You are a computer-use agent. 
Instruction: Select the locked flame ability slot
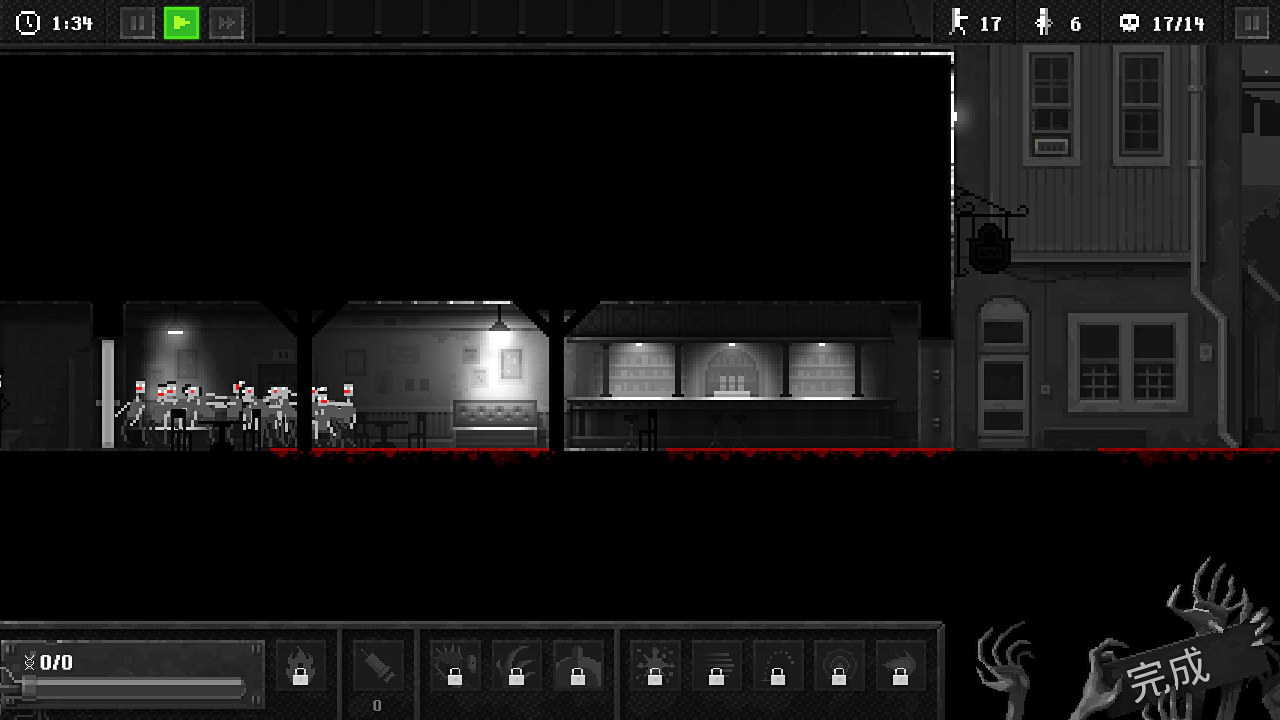tap(300, 666)
